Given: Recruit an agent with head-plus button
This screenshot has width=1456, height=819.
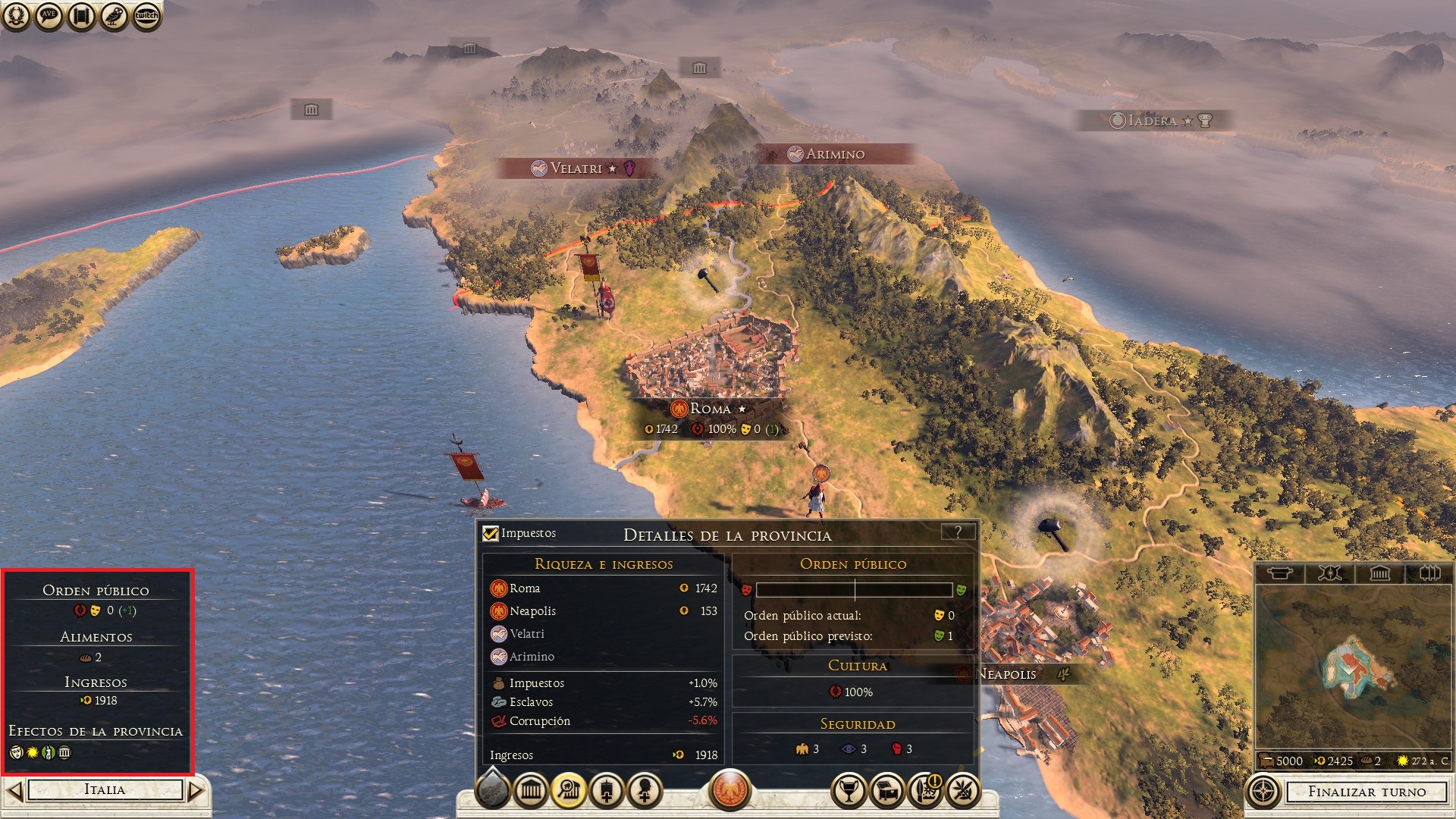Looking at the screenshot, I should [645, 792].
